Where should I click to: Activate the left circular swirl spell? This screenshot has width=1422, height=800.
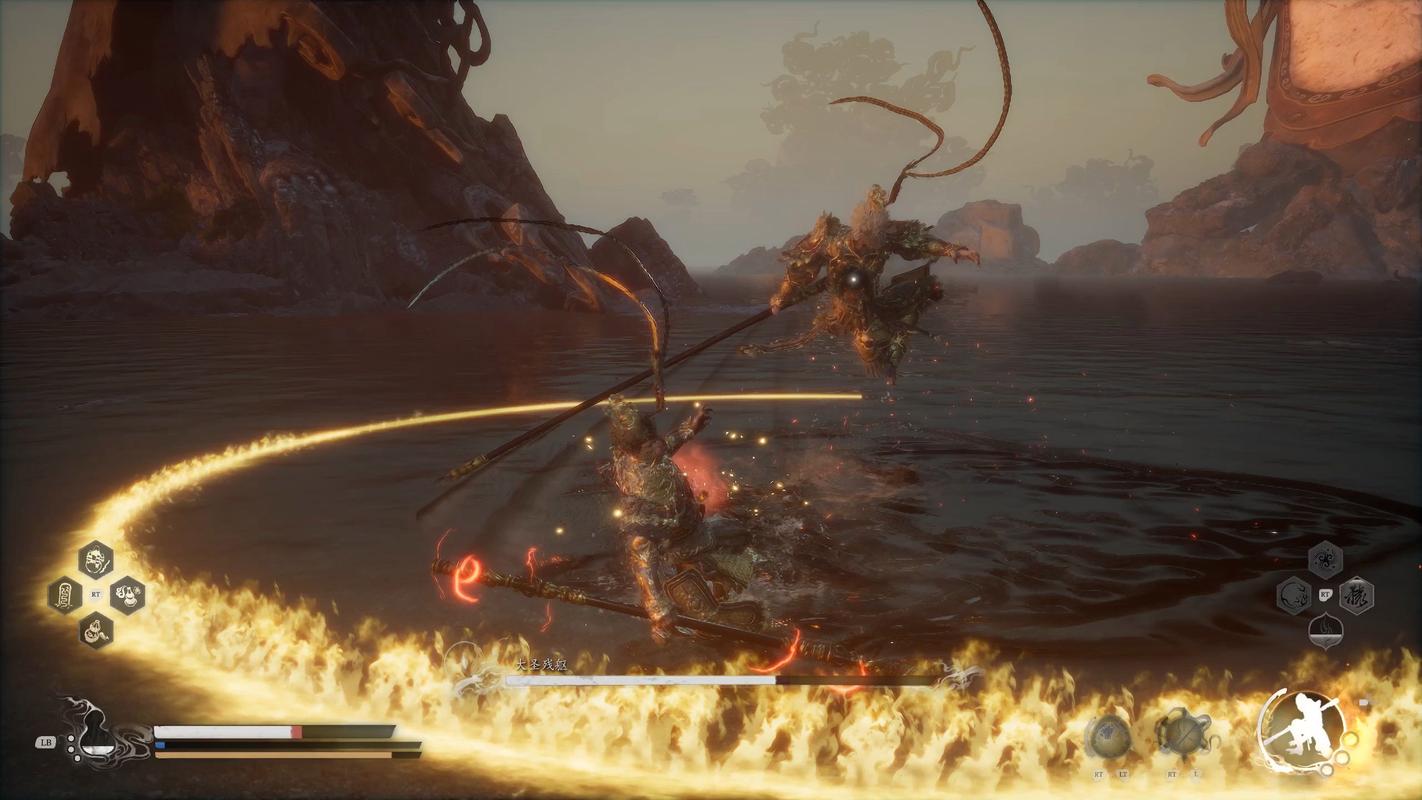[1294, 596]
